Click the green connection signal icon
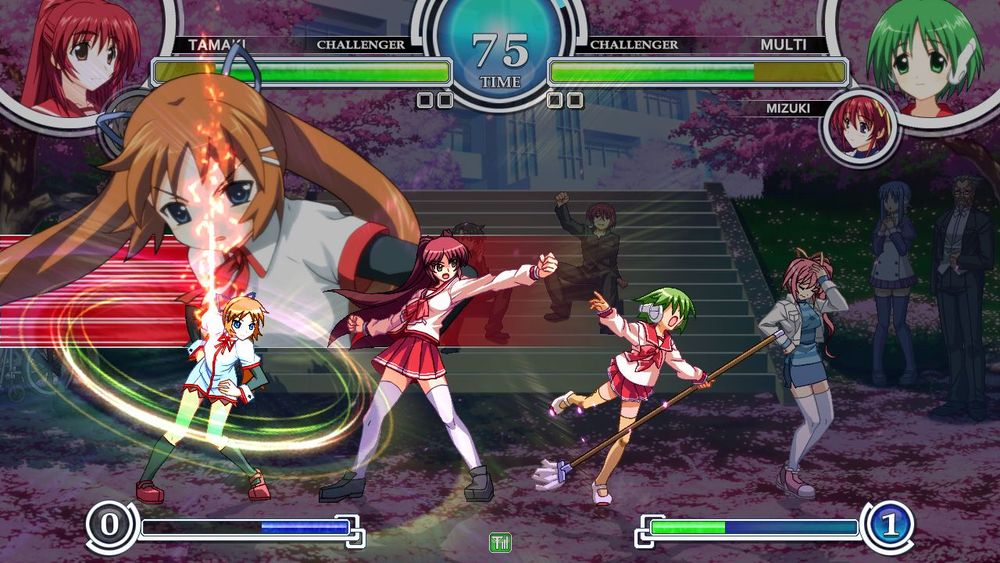Image resolution: width=1000 pixels, height=563 pixels. coord(500,542)
